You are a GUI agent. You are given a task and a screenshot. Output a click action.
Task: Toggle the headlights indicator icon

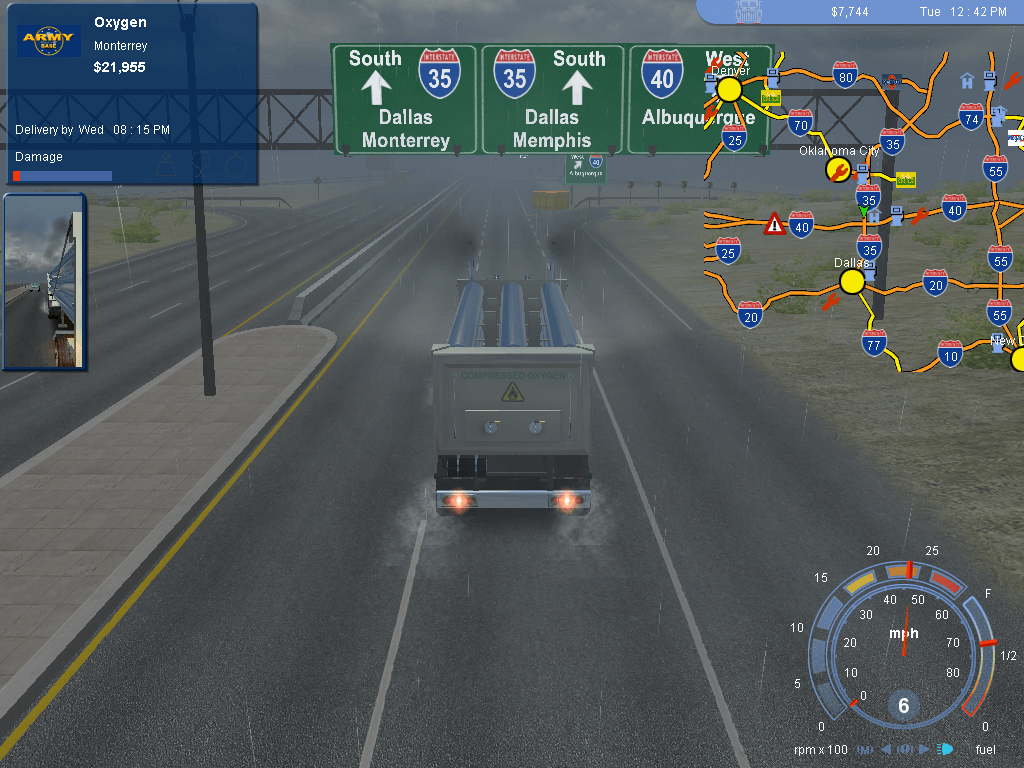pos(945,749)
